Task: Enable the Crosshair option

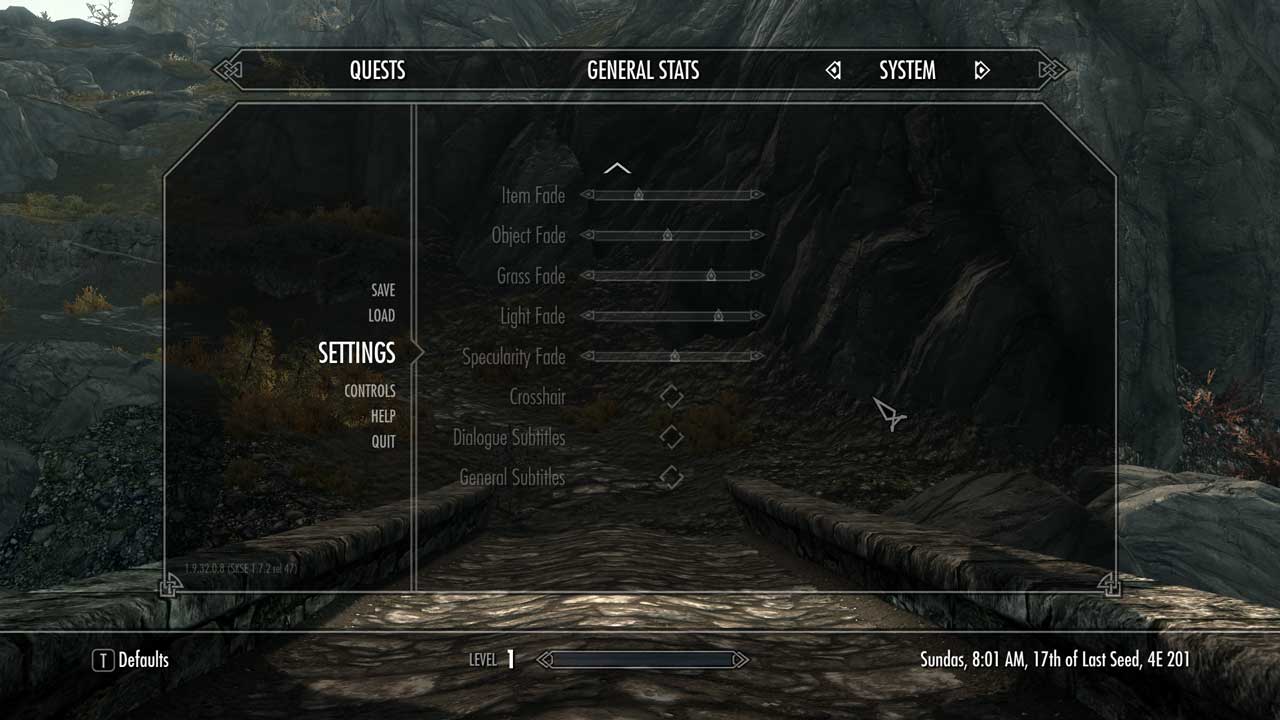Action: coord(670,396)
